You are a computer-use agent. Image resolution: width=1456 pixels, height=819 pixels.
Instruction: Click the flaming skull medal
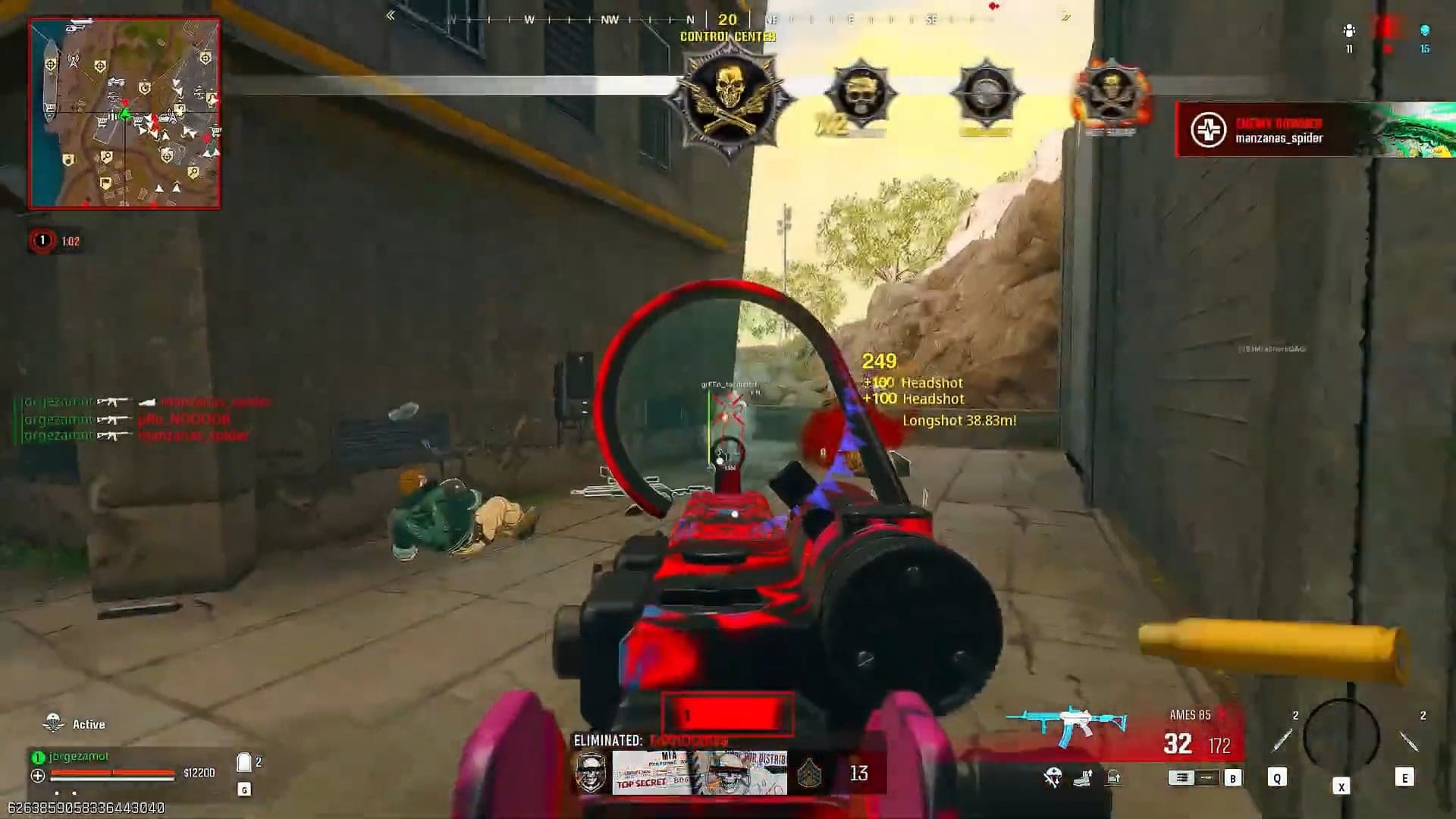(1110, 96)
